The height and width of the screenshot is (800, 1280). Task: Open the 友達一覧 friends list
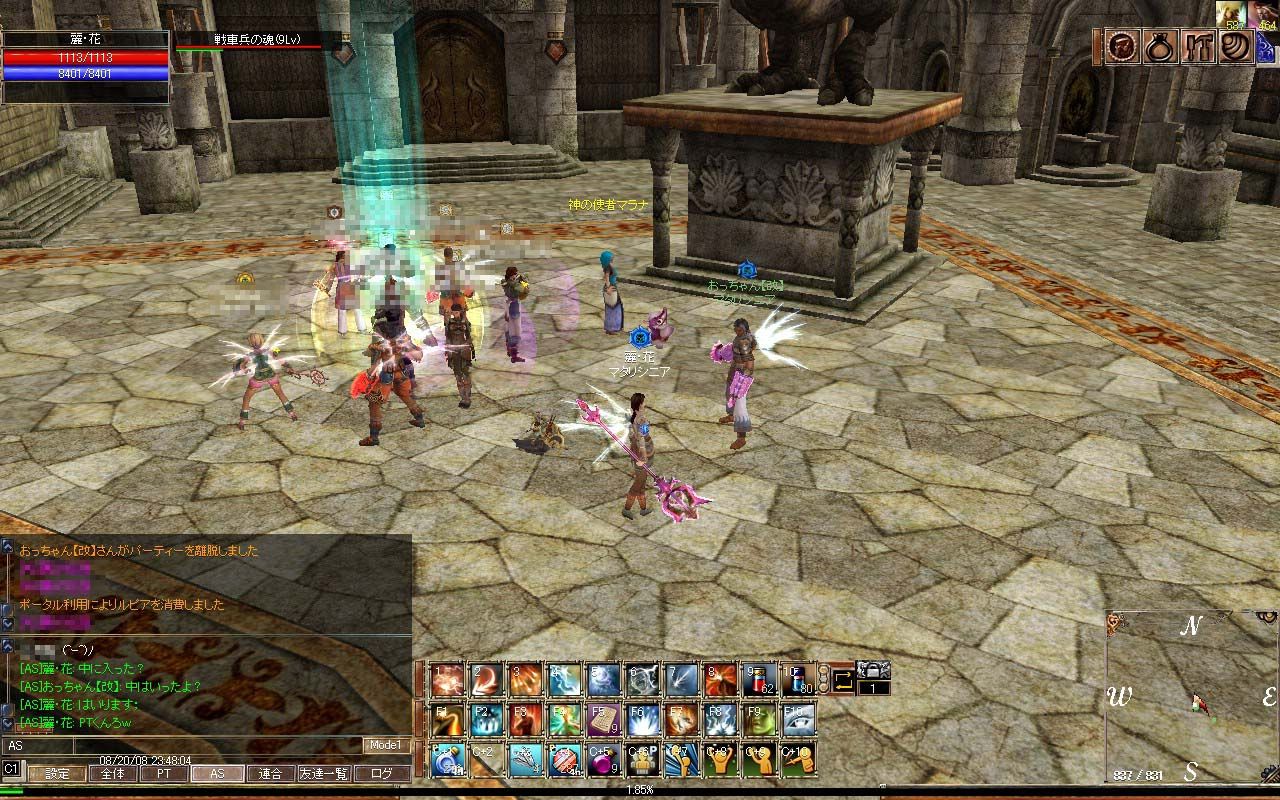coord(324,773)
